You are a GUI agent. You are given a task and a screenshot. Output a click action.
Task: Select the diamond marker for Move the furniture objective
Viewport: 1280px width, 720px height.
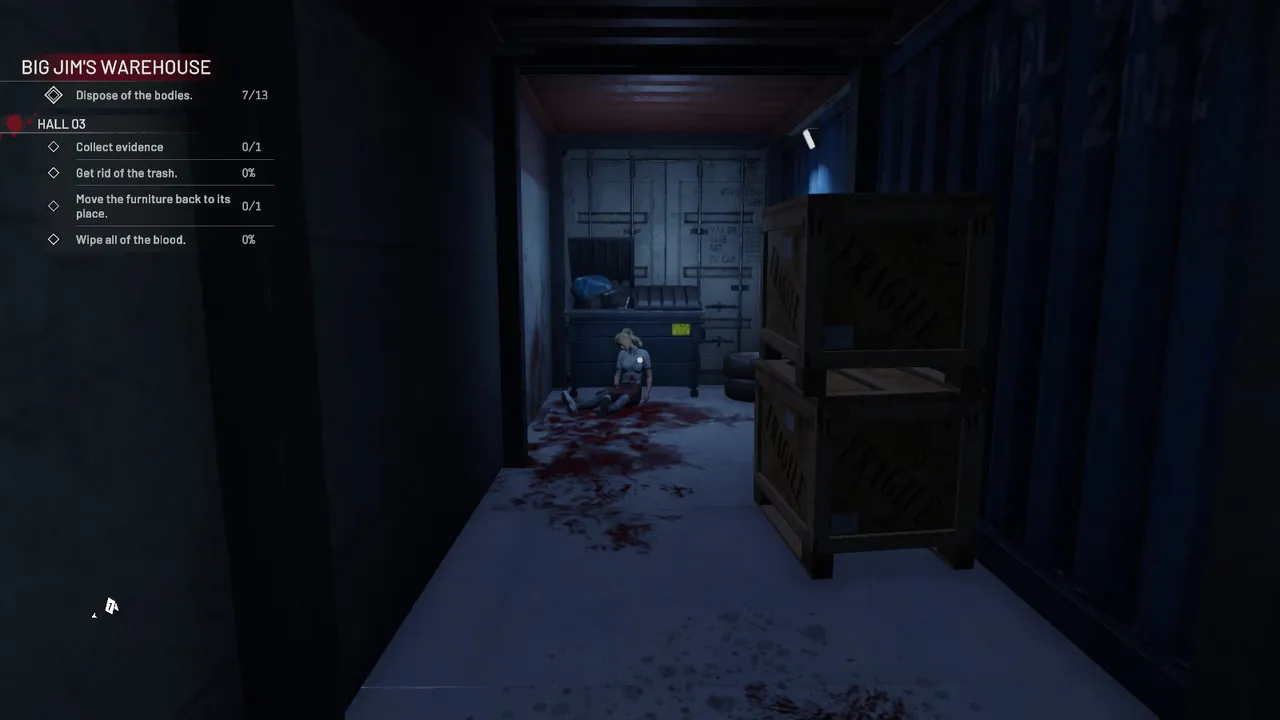coord(54,206)
